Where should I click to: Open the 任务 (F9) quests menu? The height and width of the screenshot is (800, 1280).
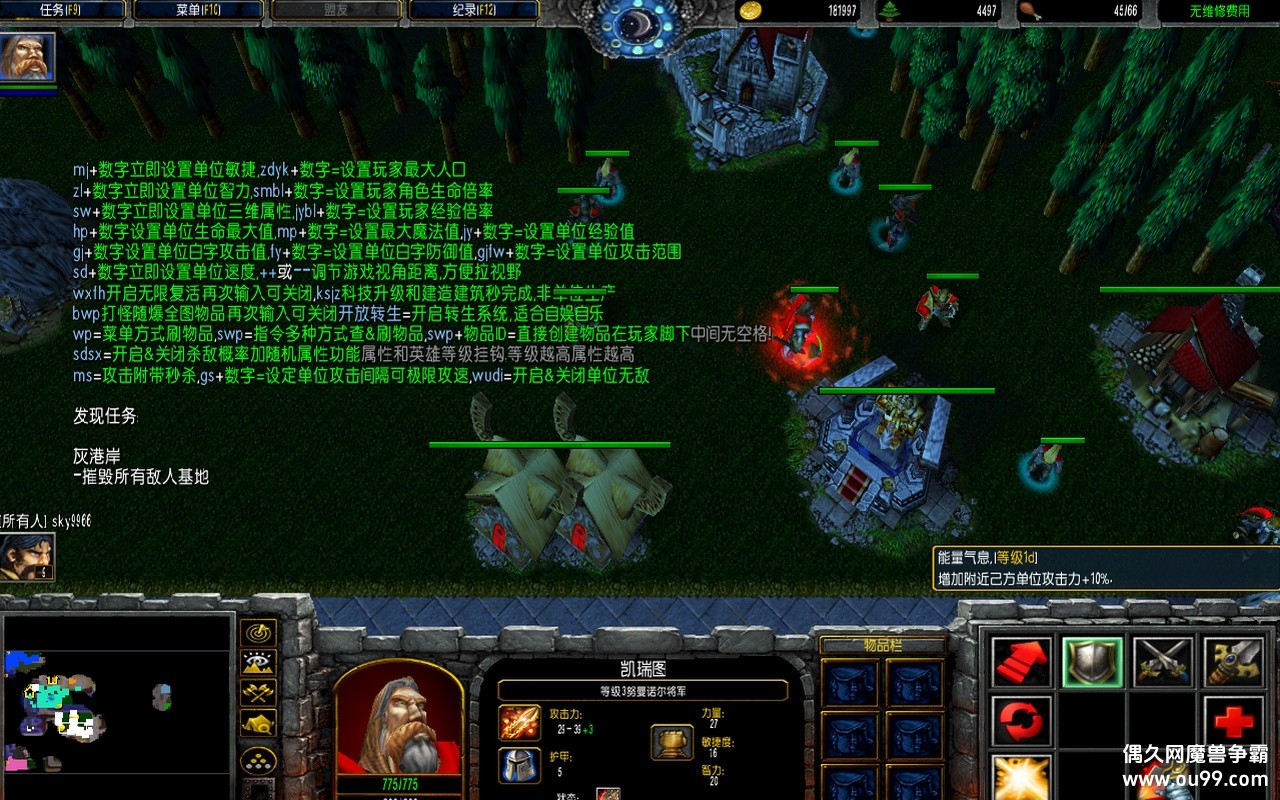coord(66,10)
